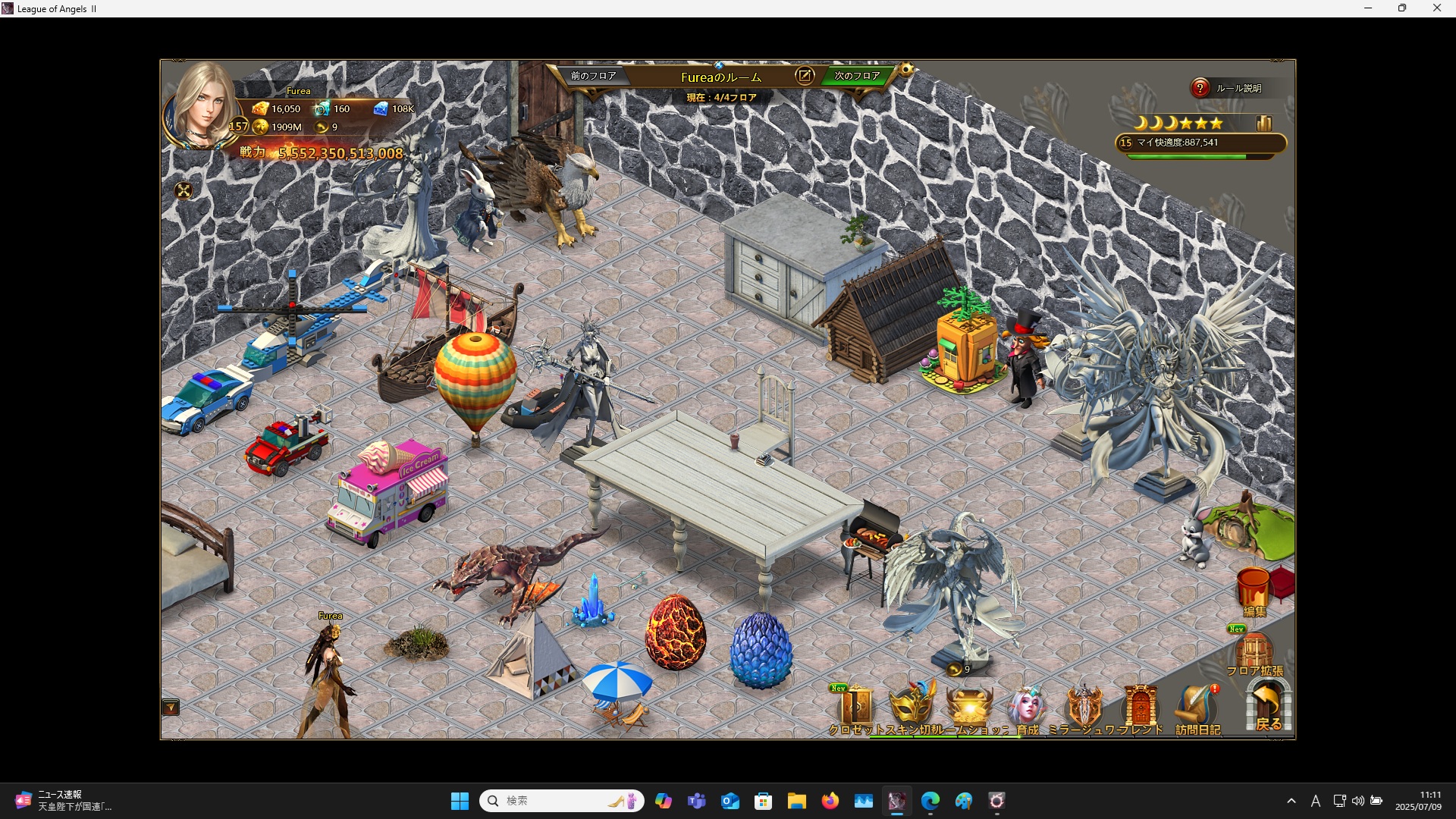Open the paint bucket Edit (編集) mode
The image size is (1456, 819).
pyautogui.click(x=1254, y=591)
